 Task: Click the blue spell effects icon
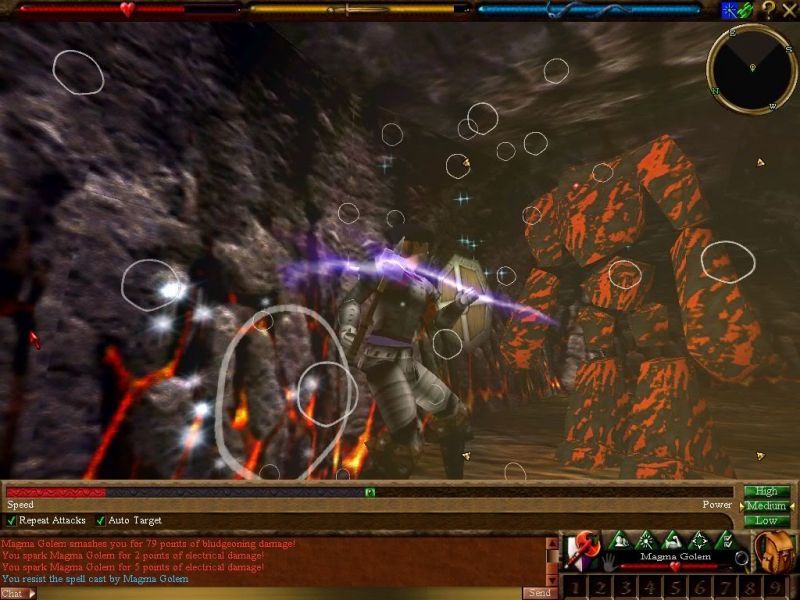pyautogui.click(x=729, y=10)
